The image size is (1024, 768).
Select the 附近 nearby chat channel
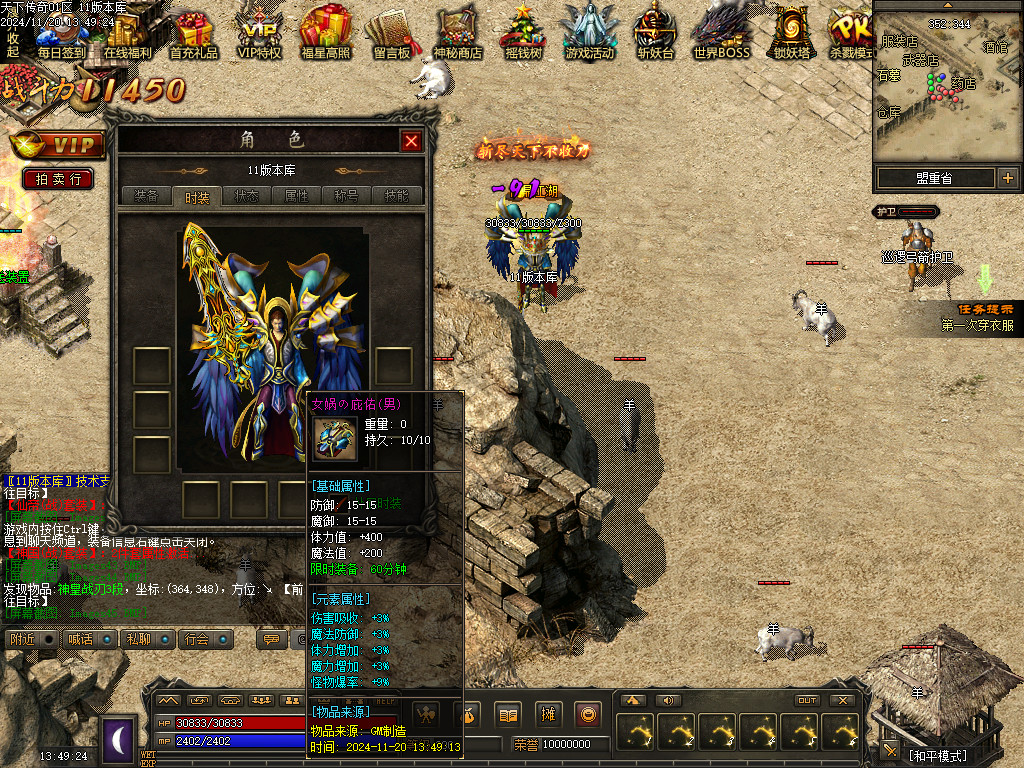point(21,639)
